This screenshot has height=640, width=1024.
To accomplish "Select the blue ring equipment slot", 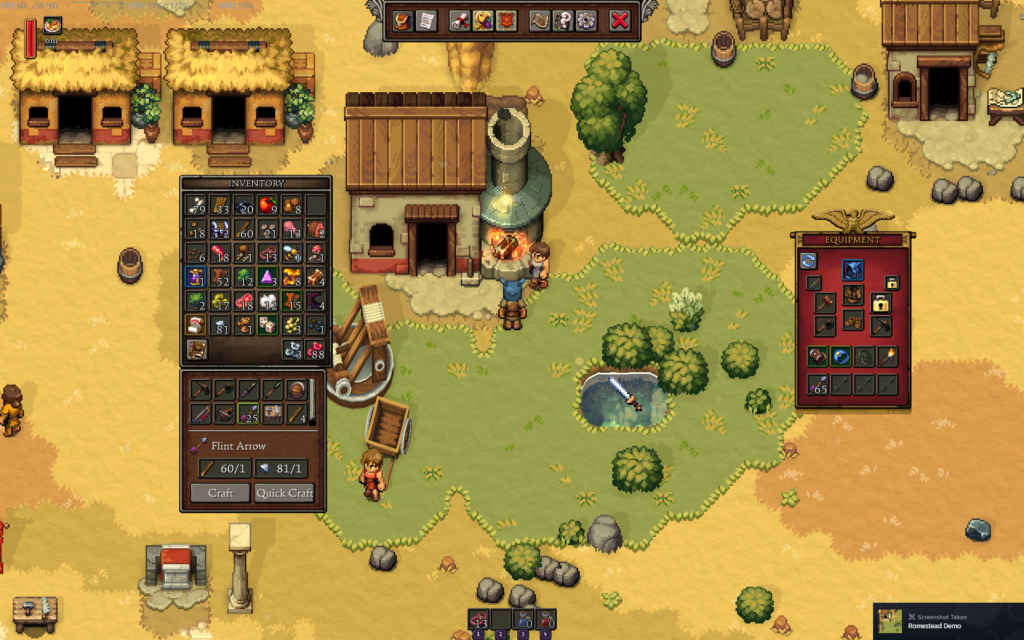I will [x=841, y=356].
